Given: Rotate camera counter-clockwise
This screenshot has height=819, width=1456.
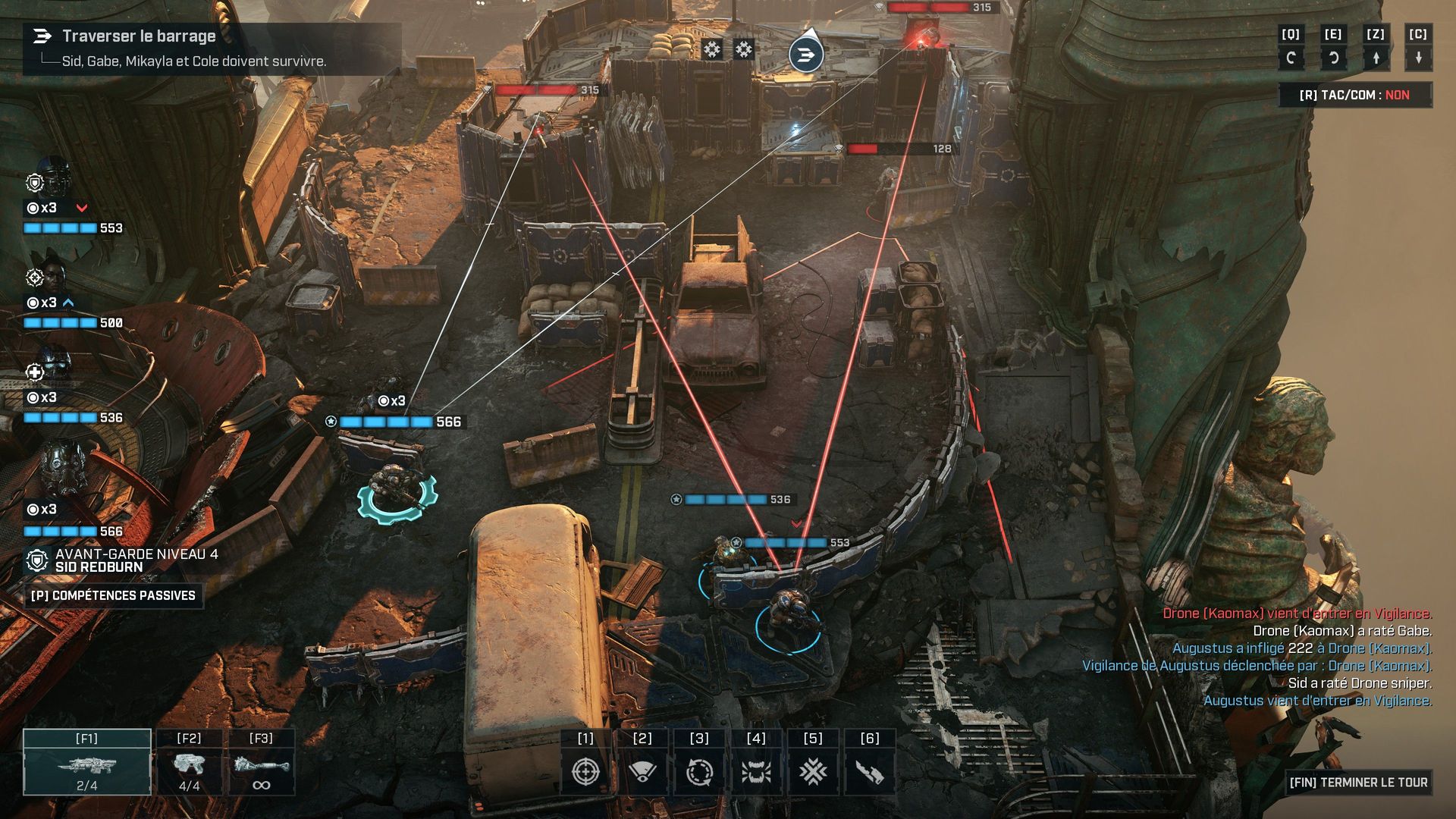Looking at the screenshot, I should 1291,58.
